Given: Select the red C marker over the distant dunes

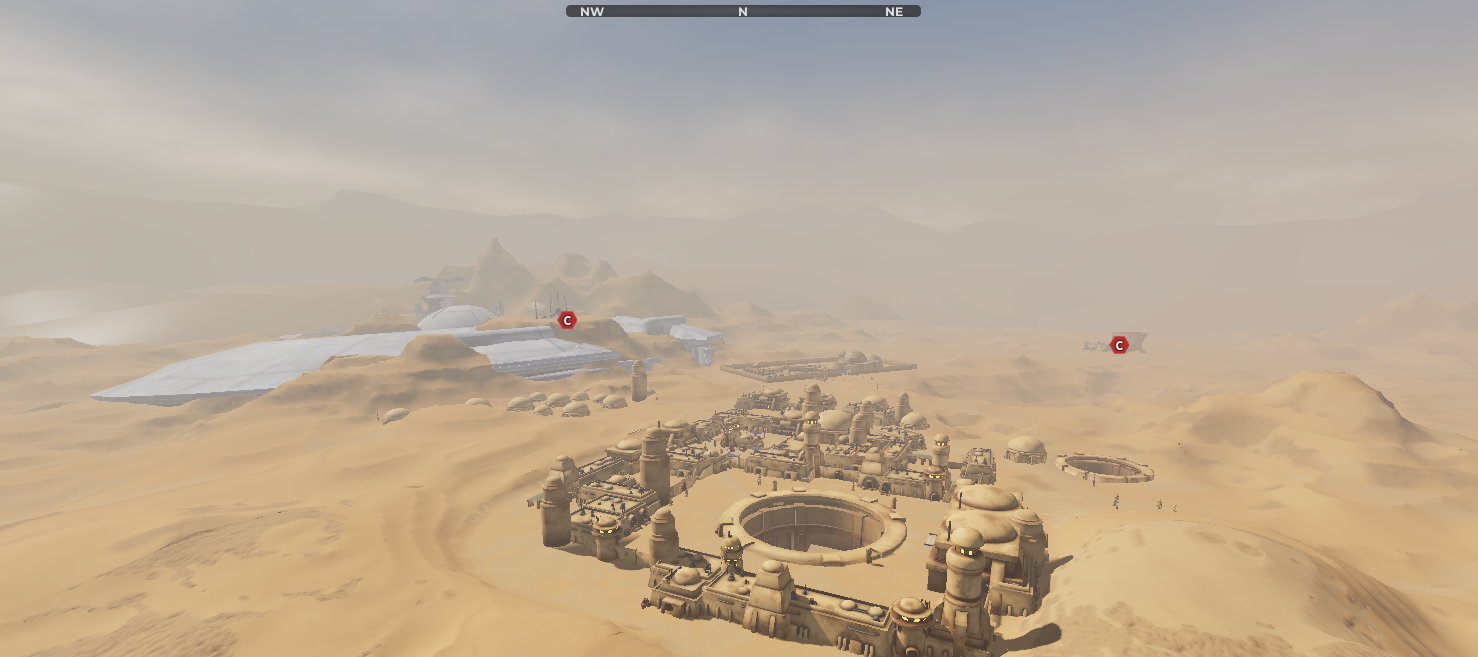Looking at the screenshot, I should coord(1119,345).
